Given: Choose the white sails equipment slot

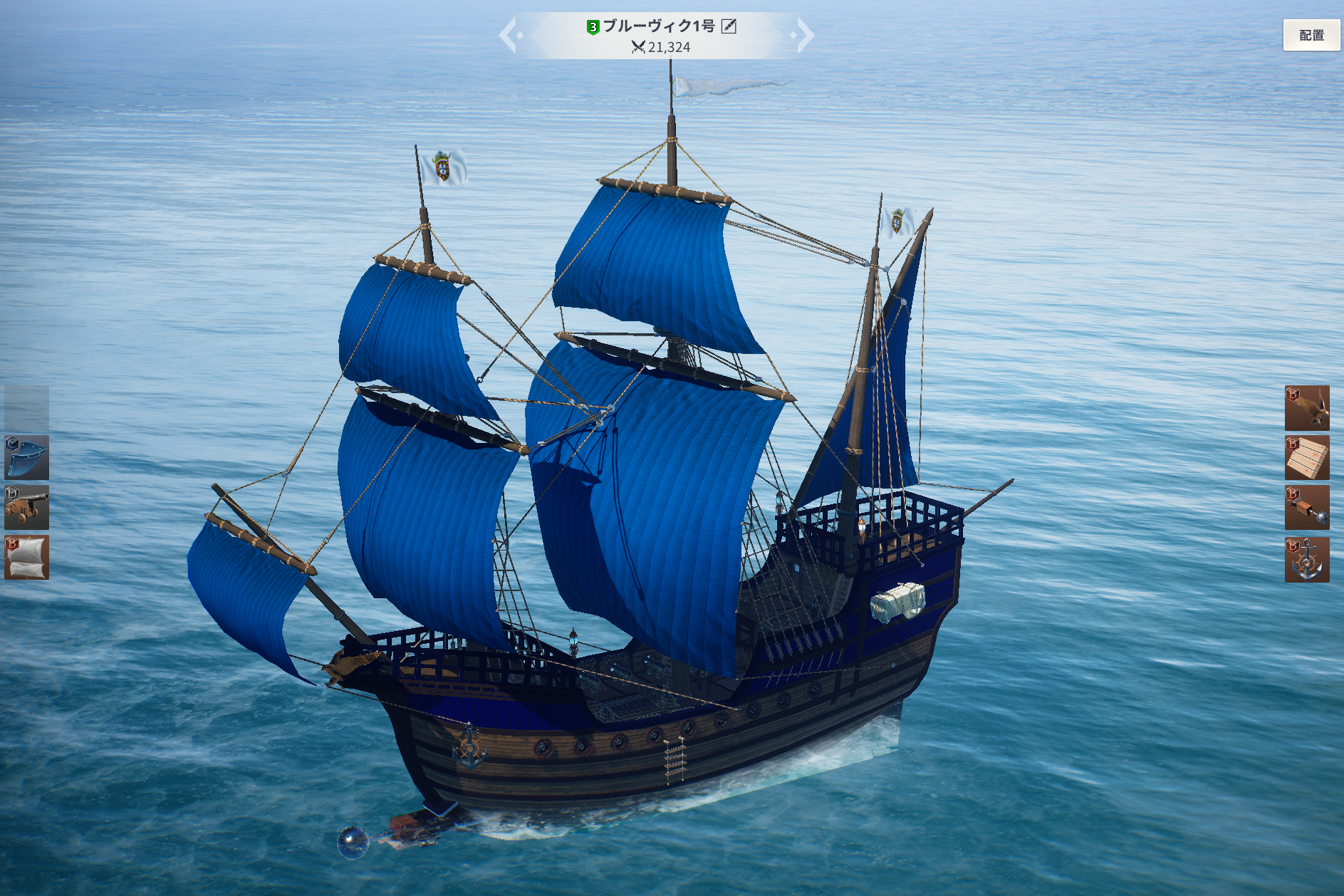Looking at the screenshot, I should [x=27, y=557].
